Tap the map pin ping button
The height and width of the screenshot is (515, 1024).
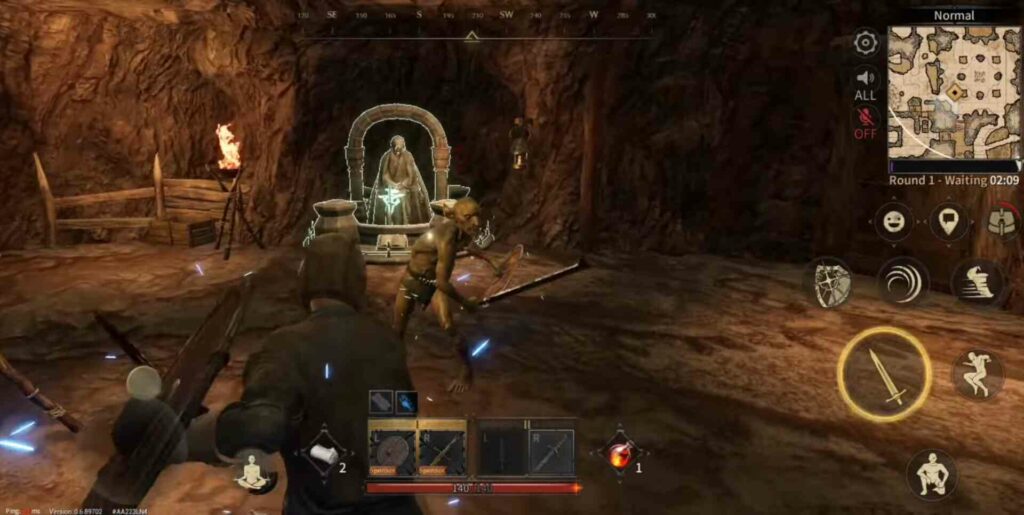949,221
